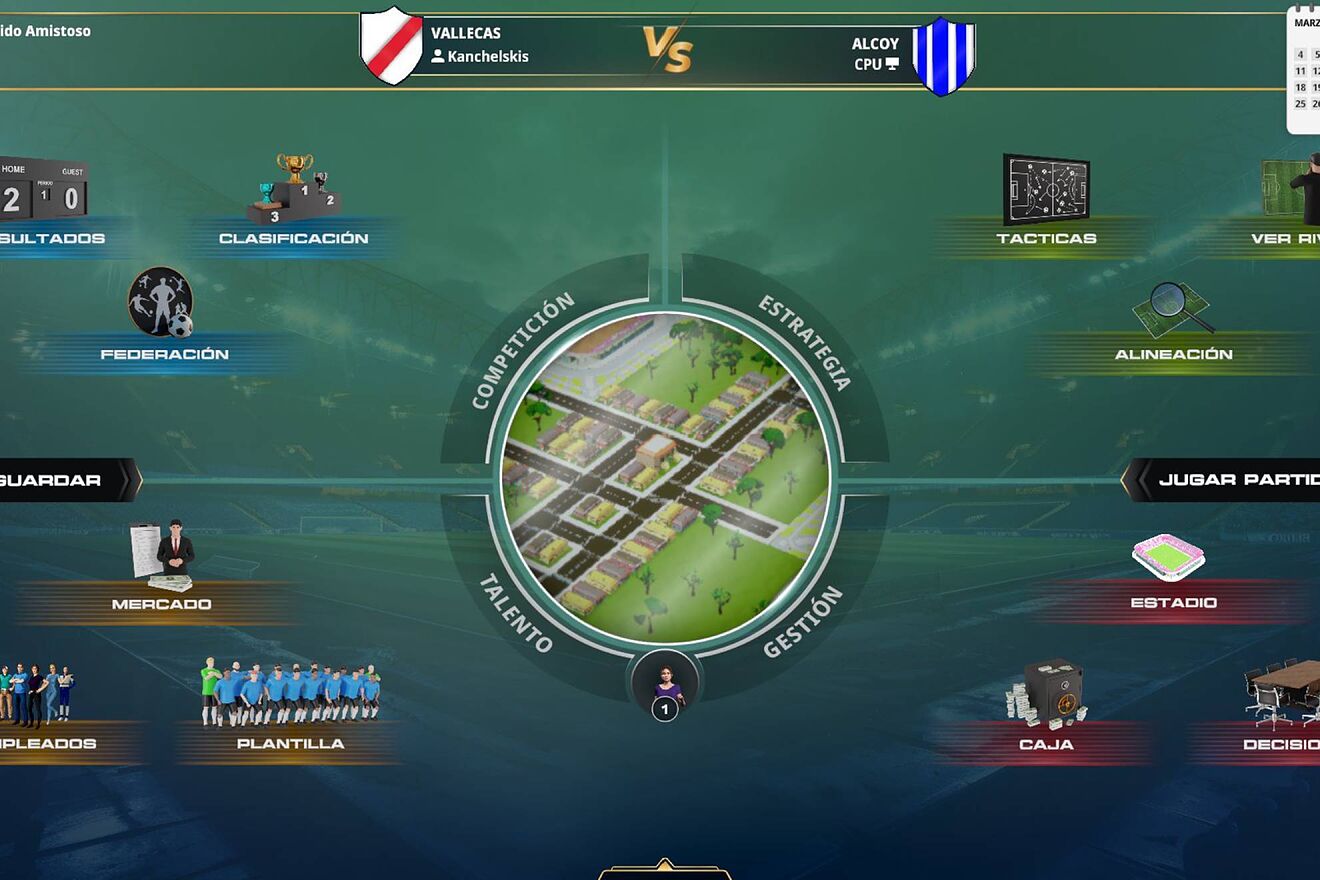This screenshot has height=880, width=1320.
Task: Show the Plantilla squad
Action: click(290, 743)
